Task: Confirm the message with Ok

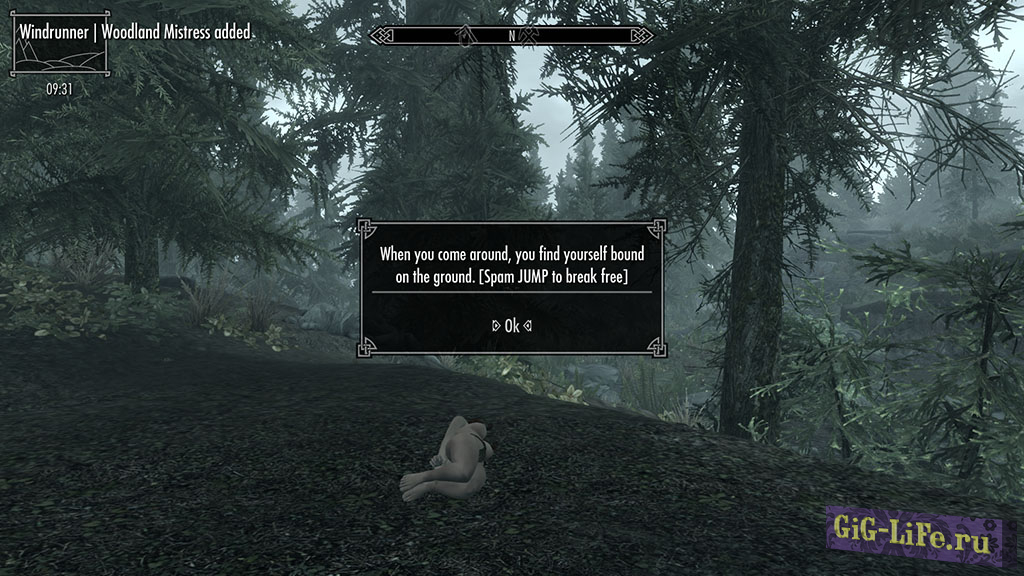Action: (x=512, y=325)
